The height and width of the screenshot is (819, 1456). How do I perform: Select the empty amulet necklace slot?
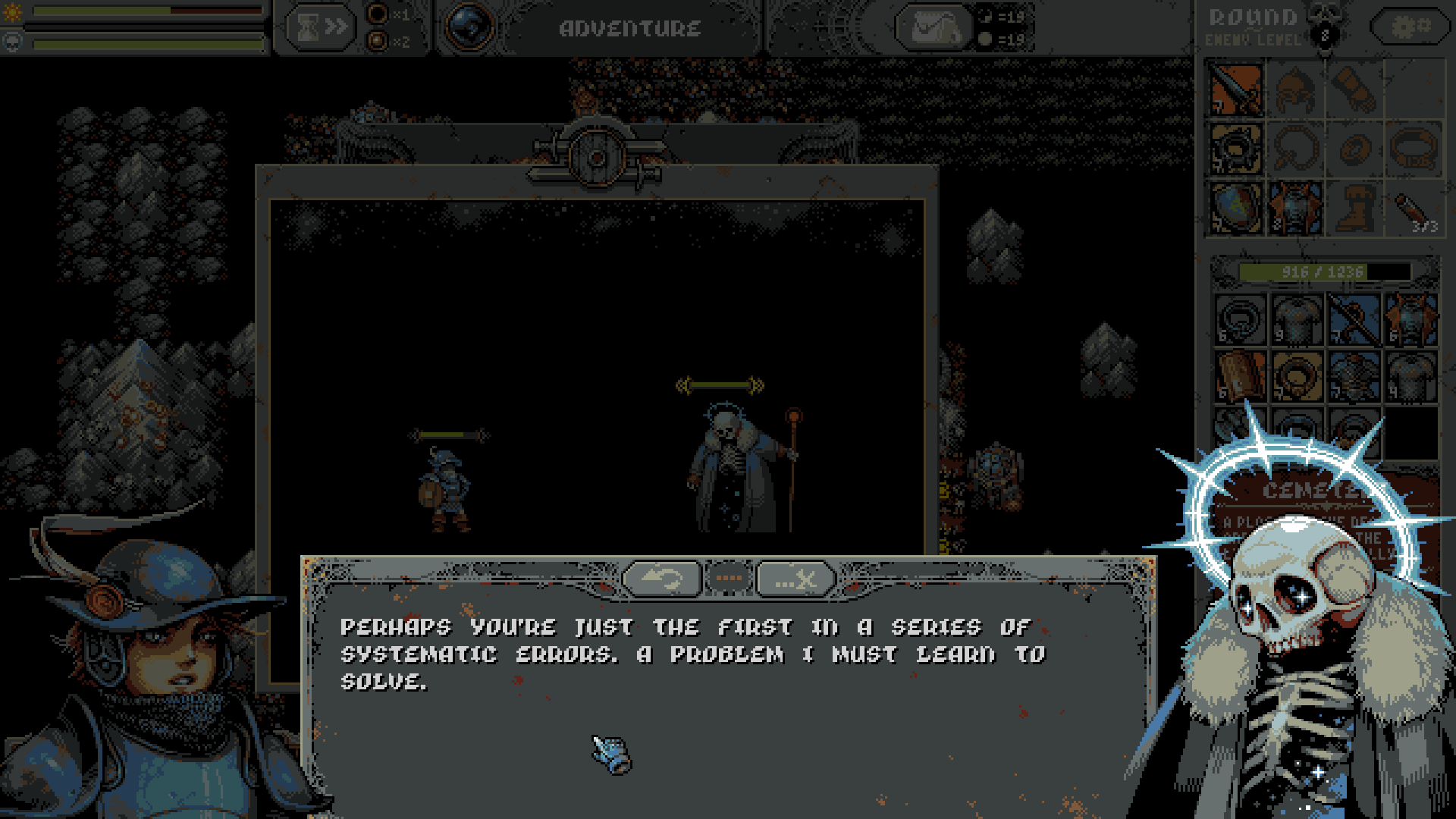(x=1295, y=149)
